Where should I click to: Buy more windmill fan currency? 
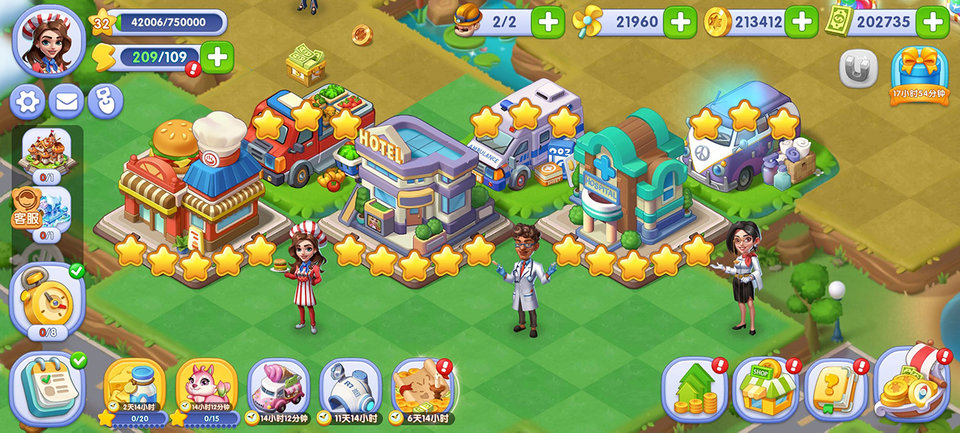pyautogui.click(x=680, y=21)
